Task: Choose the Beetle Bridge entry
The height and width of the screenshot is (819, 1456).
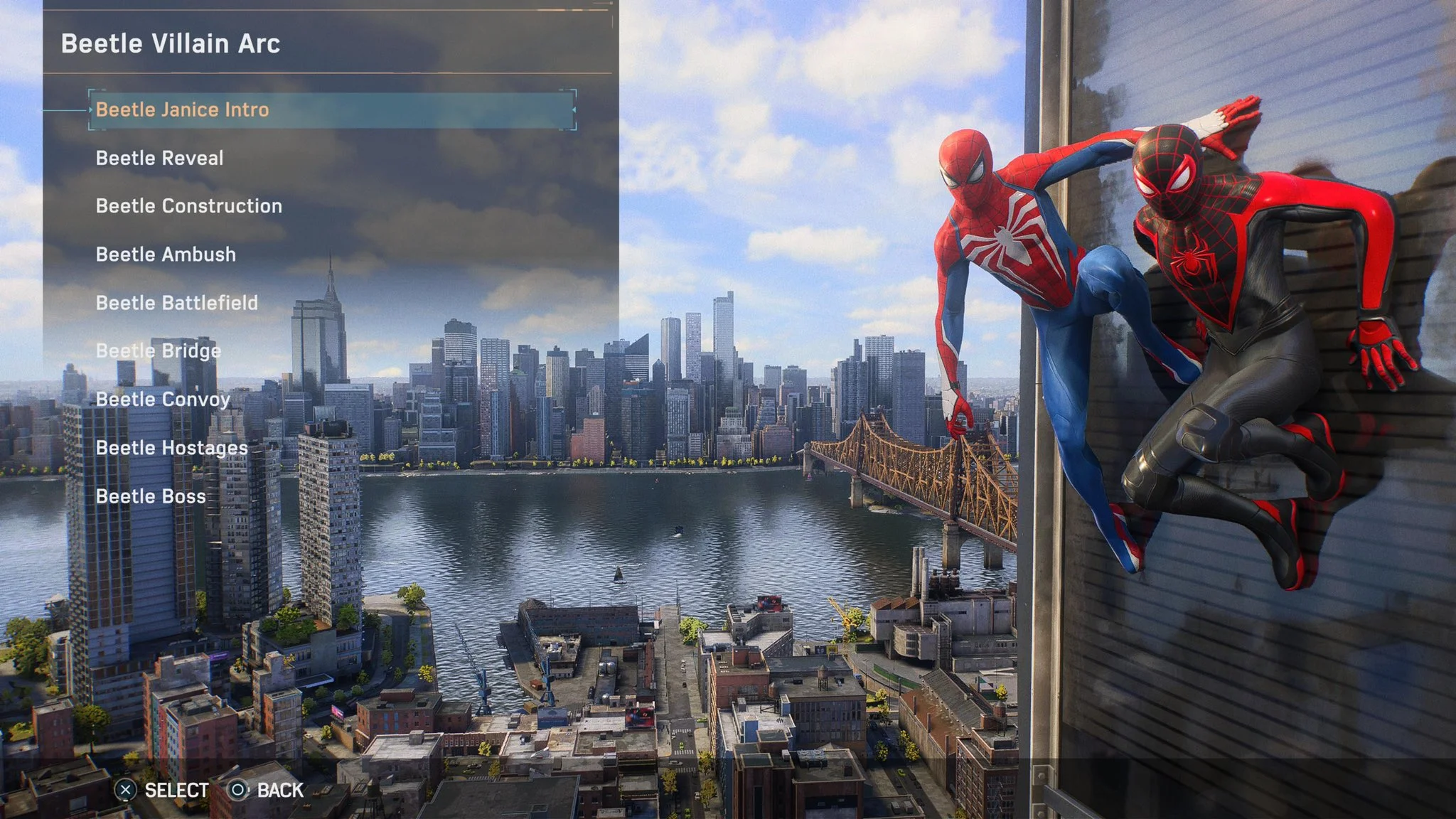Action: point(158,350)
